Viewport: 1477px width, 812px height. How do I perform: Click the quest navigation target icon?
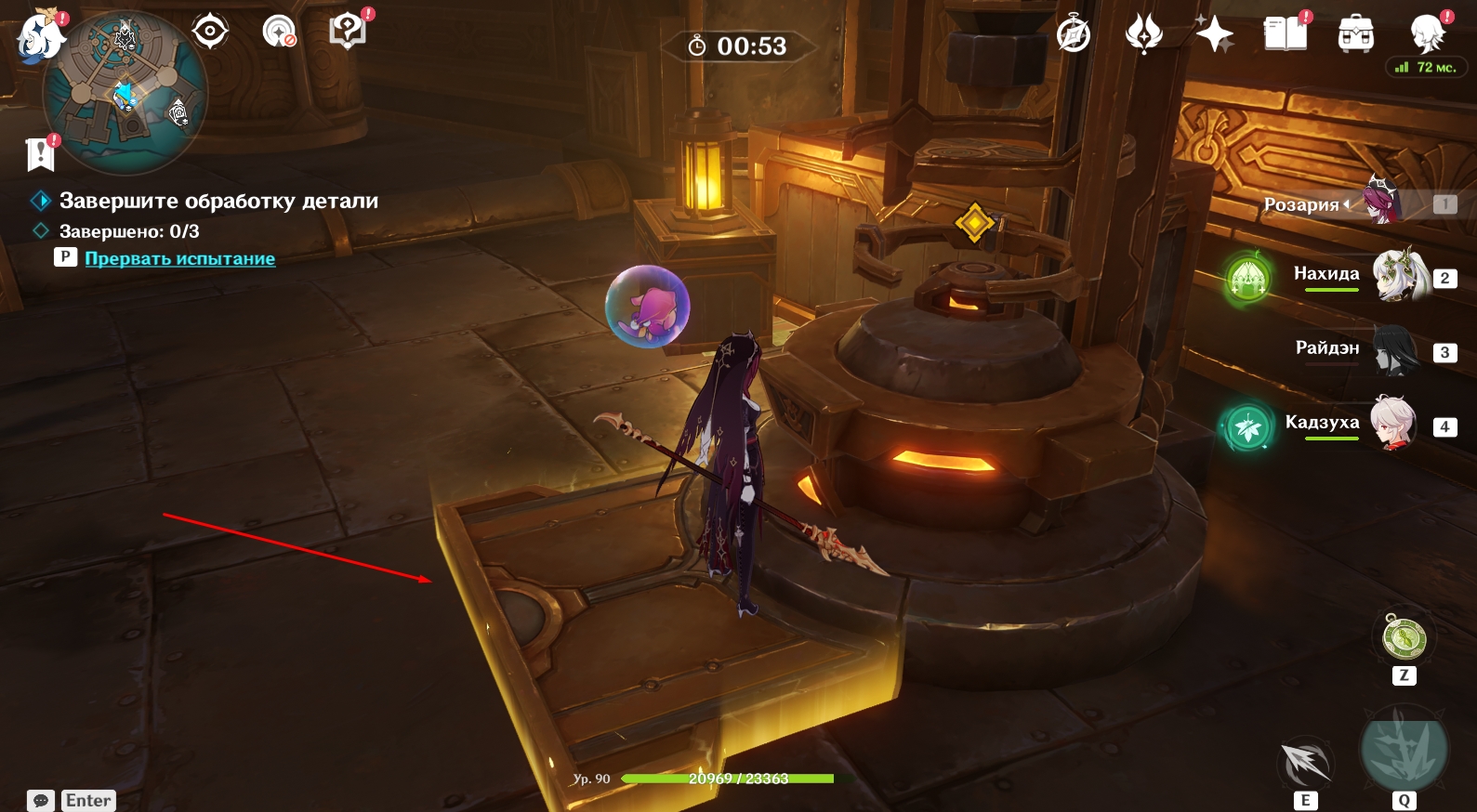tap(210, 32)
